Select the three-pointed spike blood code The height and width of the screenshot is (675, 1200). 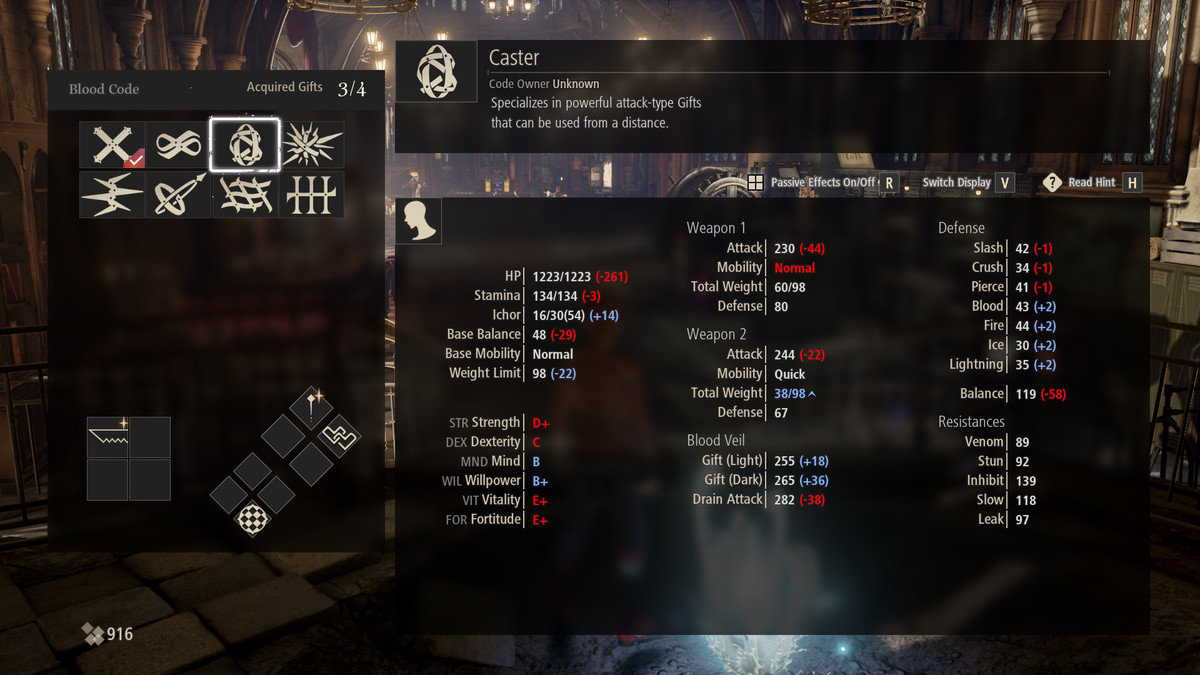pos(112,195)
